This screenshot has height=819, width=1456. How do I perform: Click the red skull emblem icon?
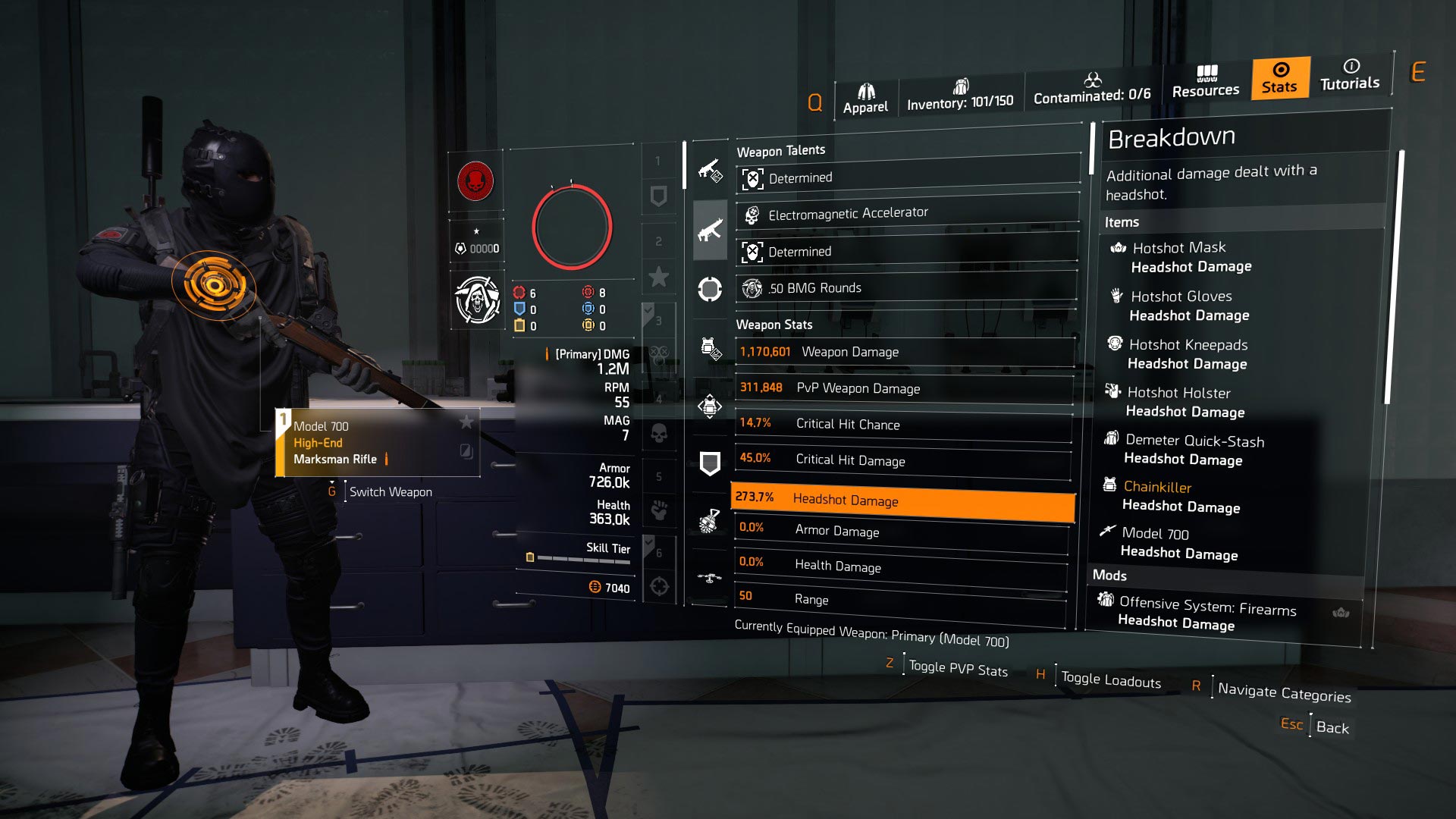475,182
